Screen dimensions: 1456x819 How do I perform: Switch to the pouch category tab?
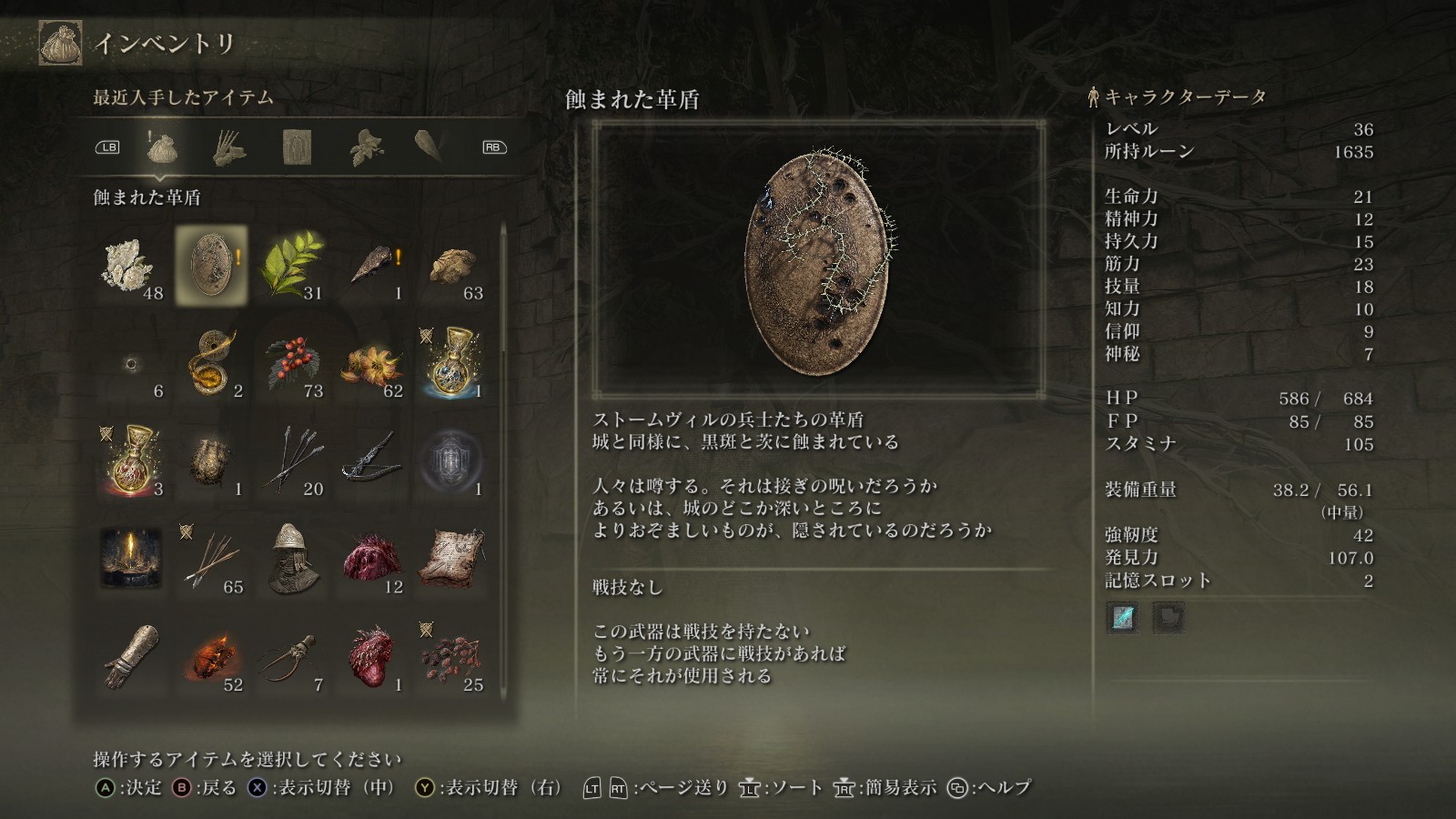click(x=161, y=147)
